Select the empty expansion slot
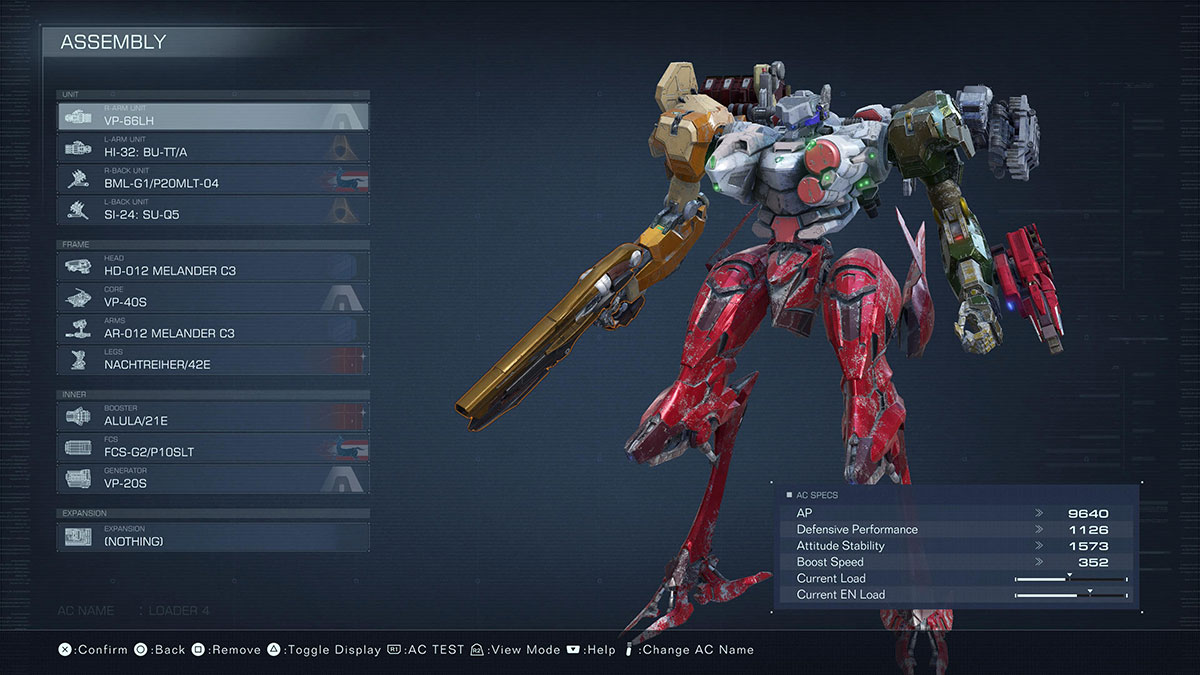1200x675 pixels. (213, 536)
